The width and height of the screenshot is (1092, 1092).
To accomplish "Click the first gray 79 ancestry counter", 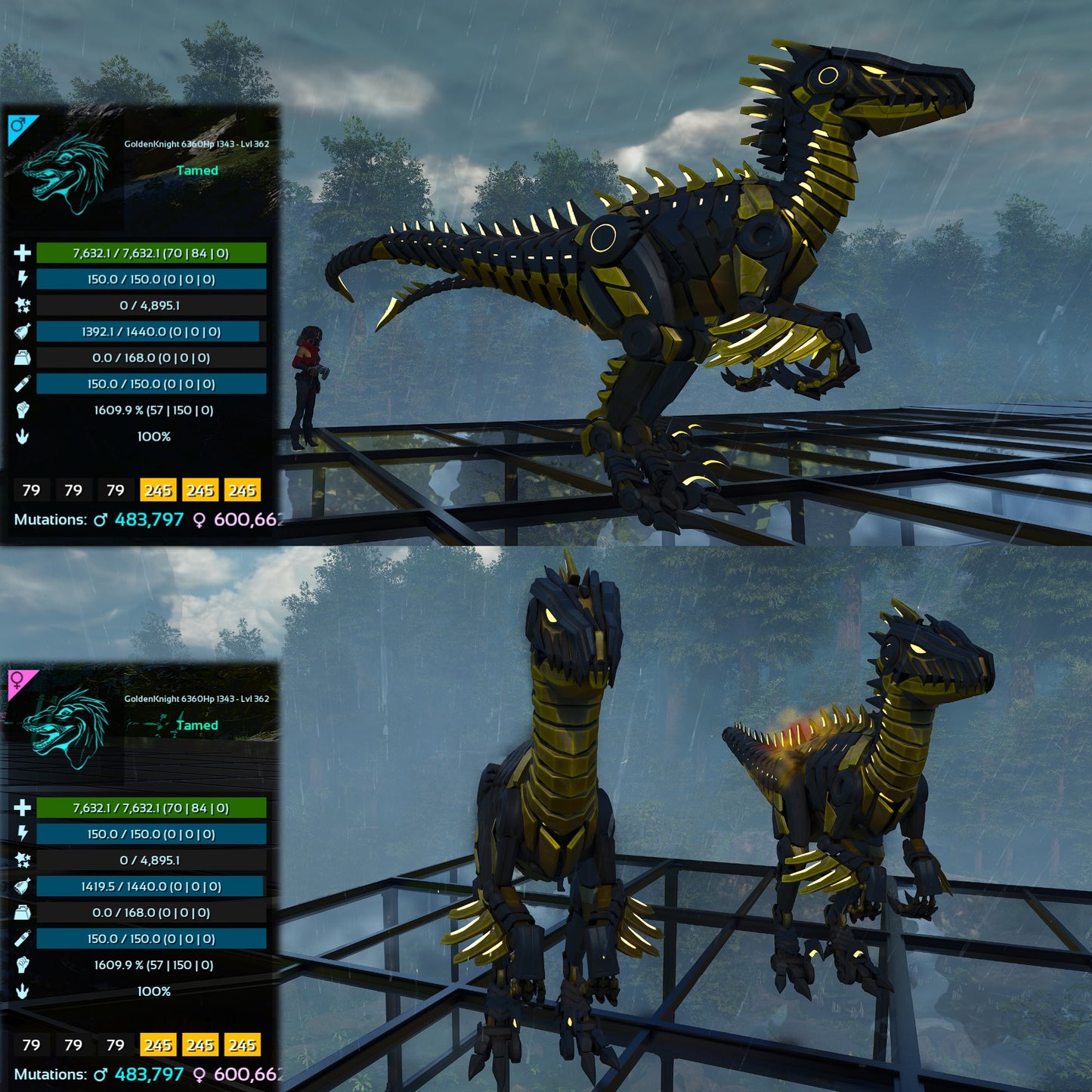I will coord(31,491).
